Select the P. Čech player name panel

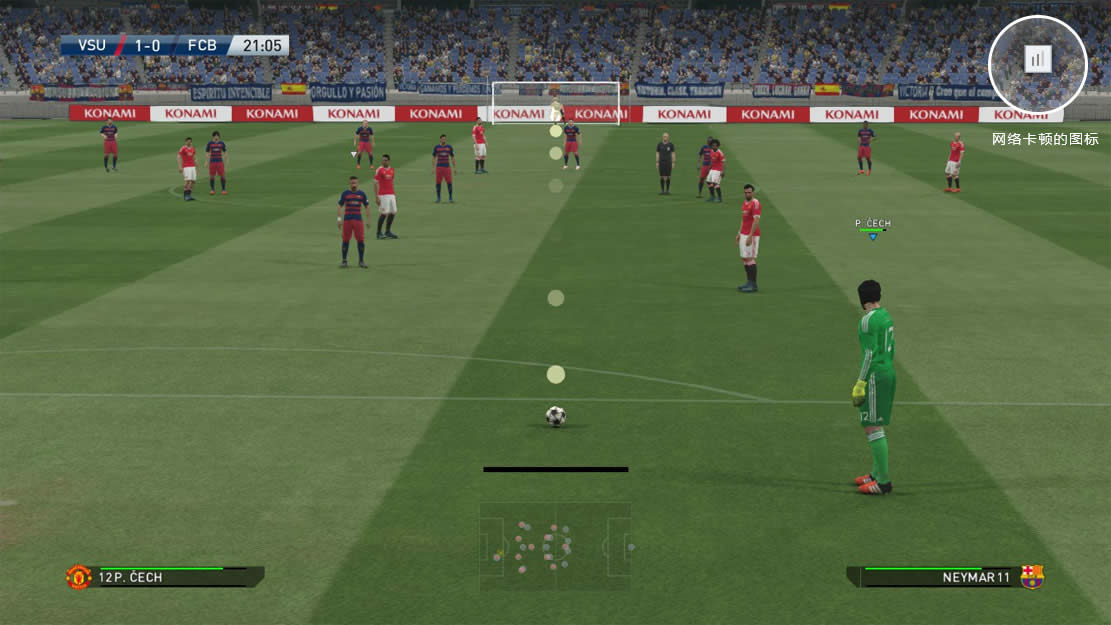[165, 577]
